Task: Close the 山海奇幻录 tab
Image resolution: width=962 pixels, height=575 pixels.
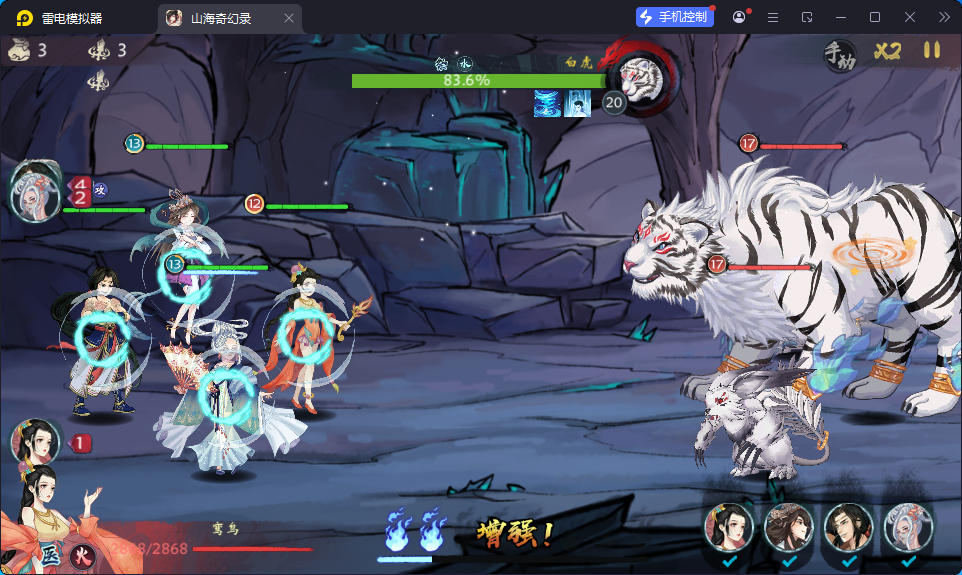Action: (x=289, y=18)
